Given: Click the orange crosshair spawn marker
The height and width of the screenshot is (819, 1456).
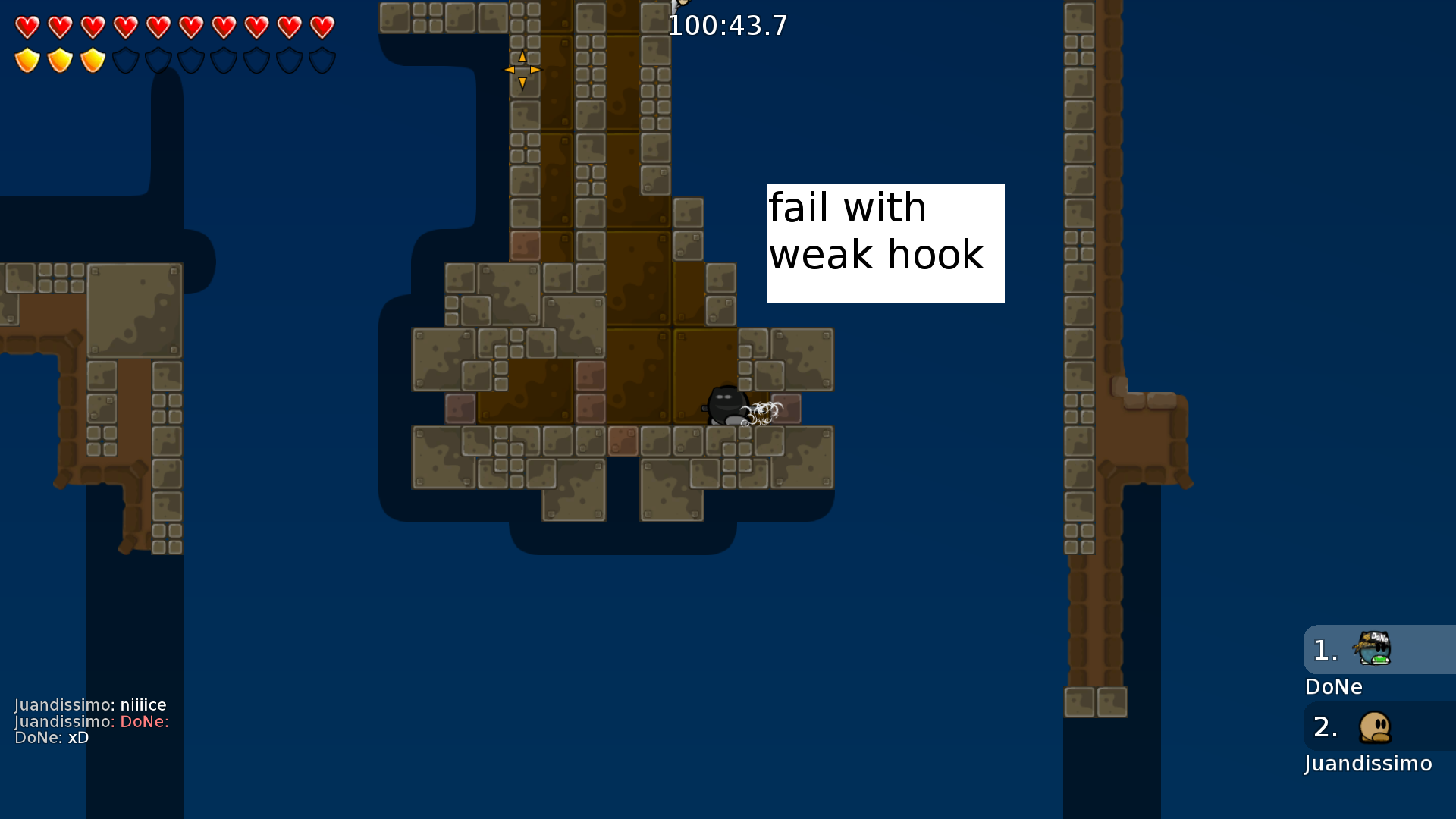Looking at the screenshot, I should (x=522, y=69).
